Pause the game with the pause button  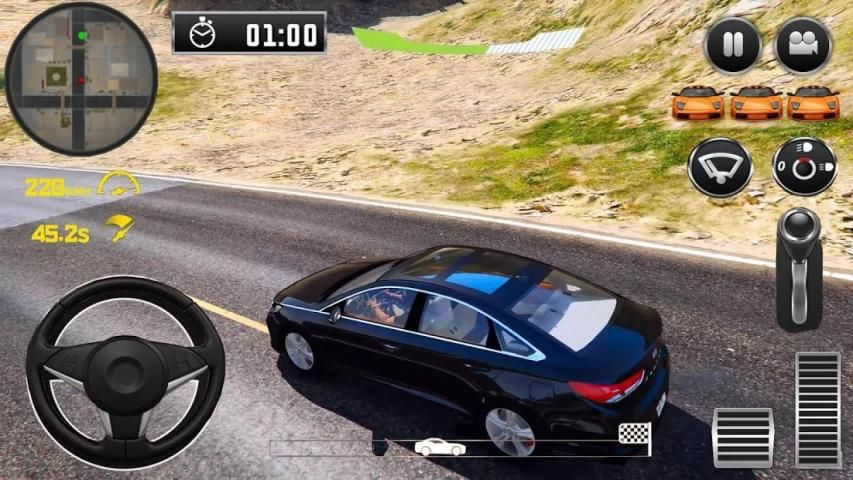732,46
